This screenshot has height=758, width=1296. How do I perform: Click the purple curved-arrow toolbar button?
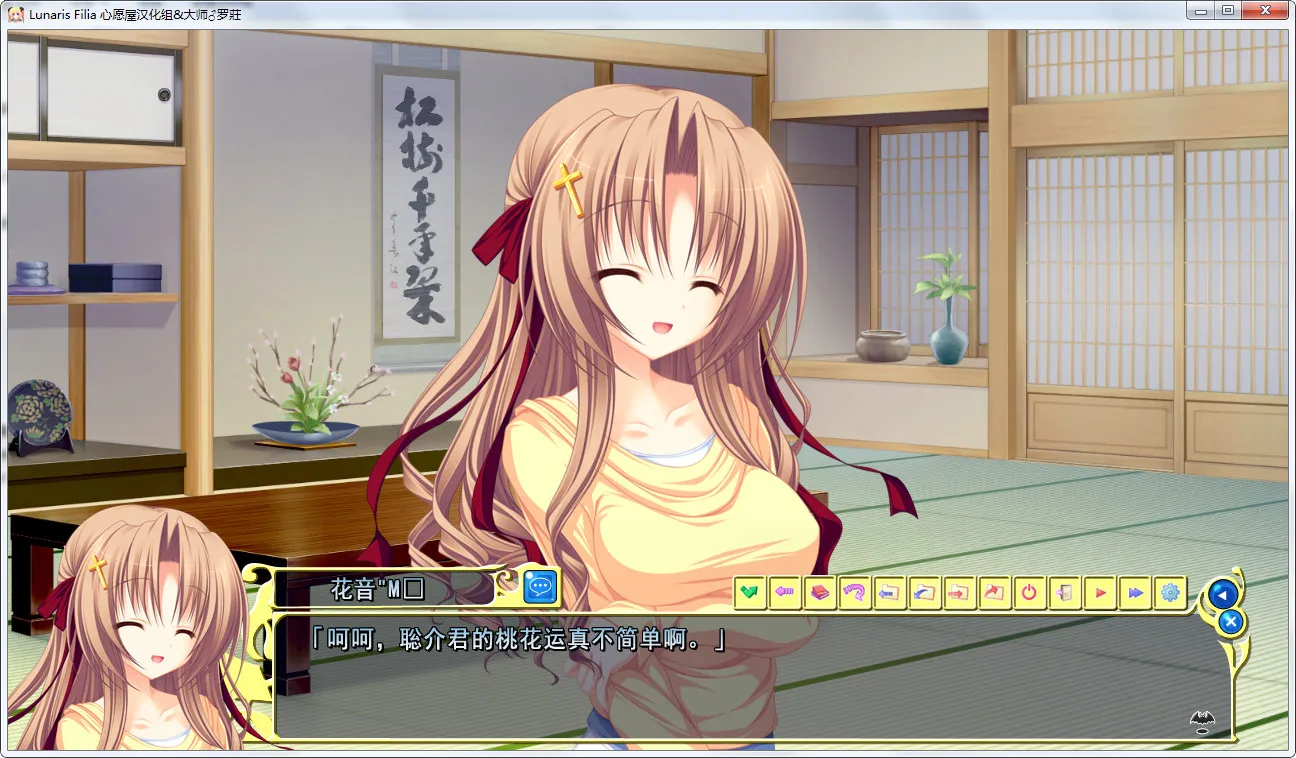click(x=854, y=593)
